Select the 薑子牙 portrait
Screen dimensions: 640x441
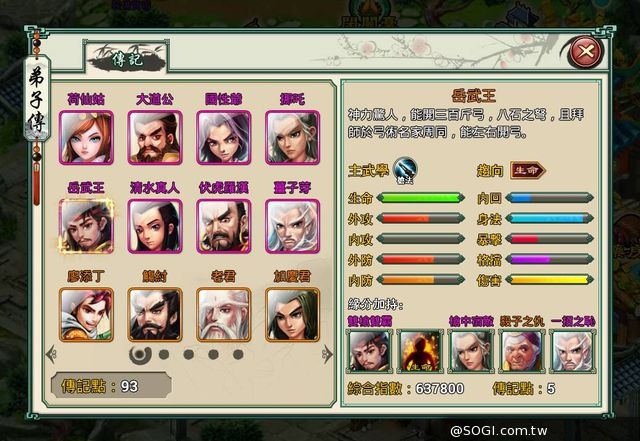coord(291,224)
